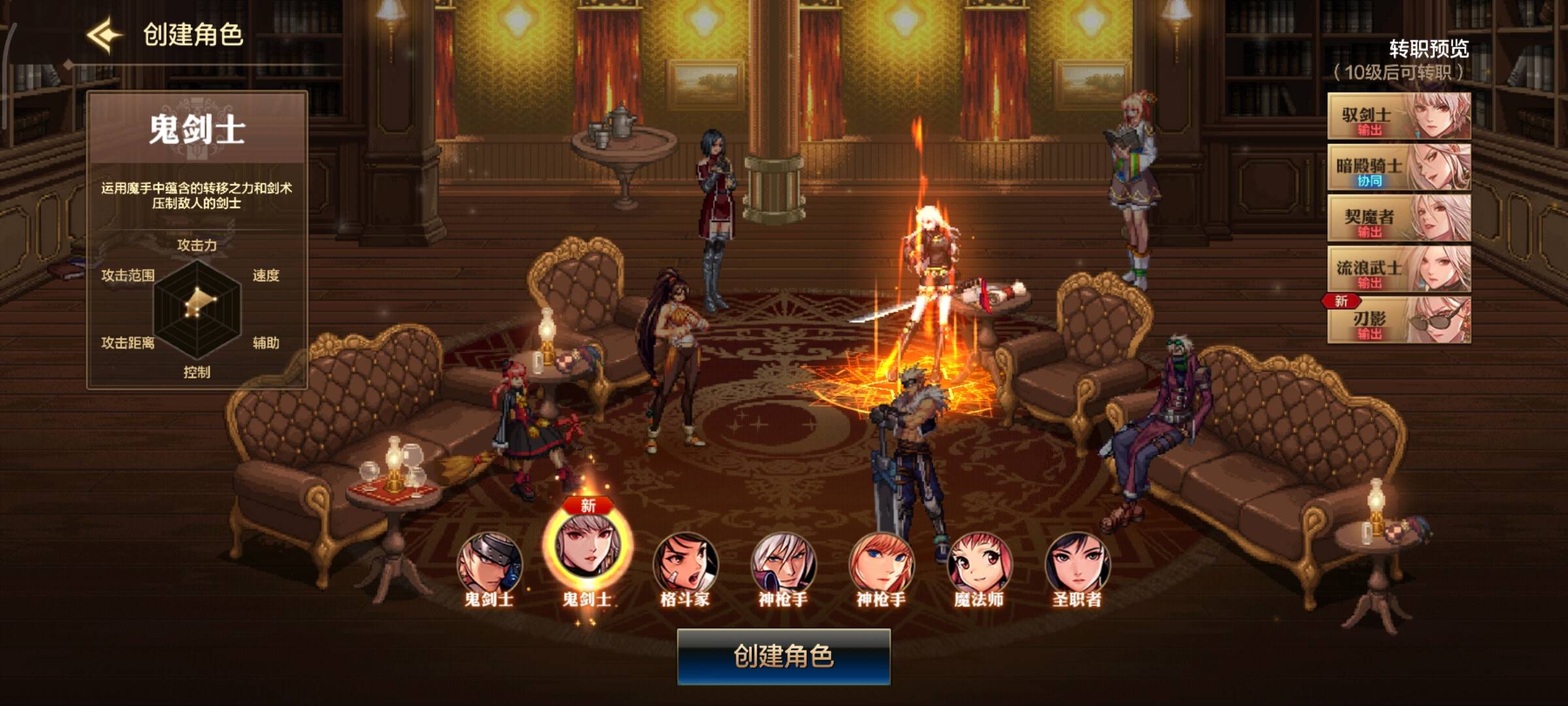Show the 暗殿骑士 job preview
Viewport: 1568px width, 706px height.
coord(1399,167)
